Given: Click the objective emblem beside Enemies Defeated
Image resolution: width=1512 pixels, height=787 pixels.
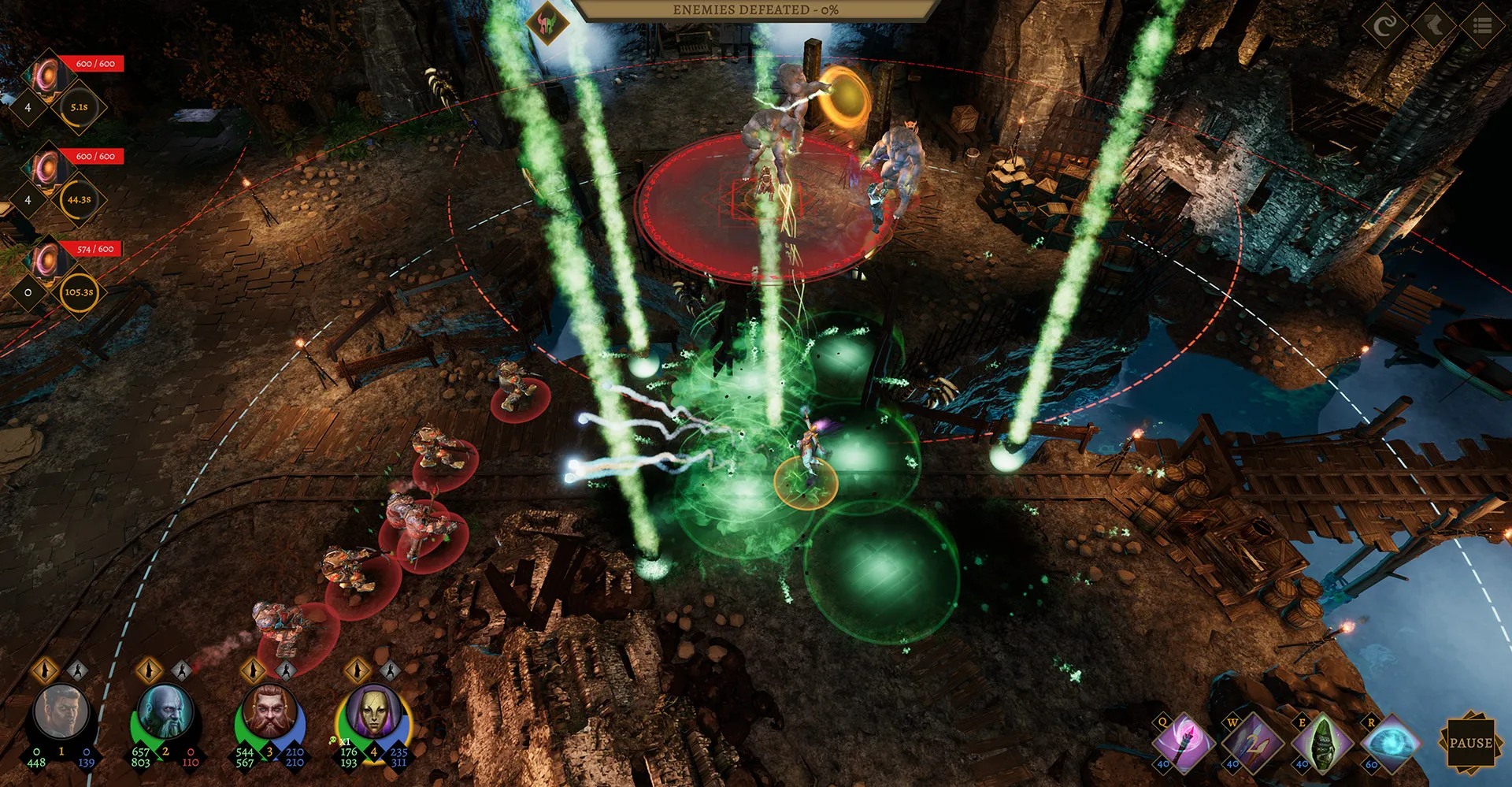Looking at the screenshot, I should pos(549,23).
